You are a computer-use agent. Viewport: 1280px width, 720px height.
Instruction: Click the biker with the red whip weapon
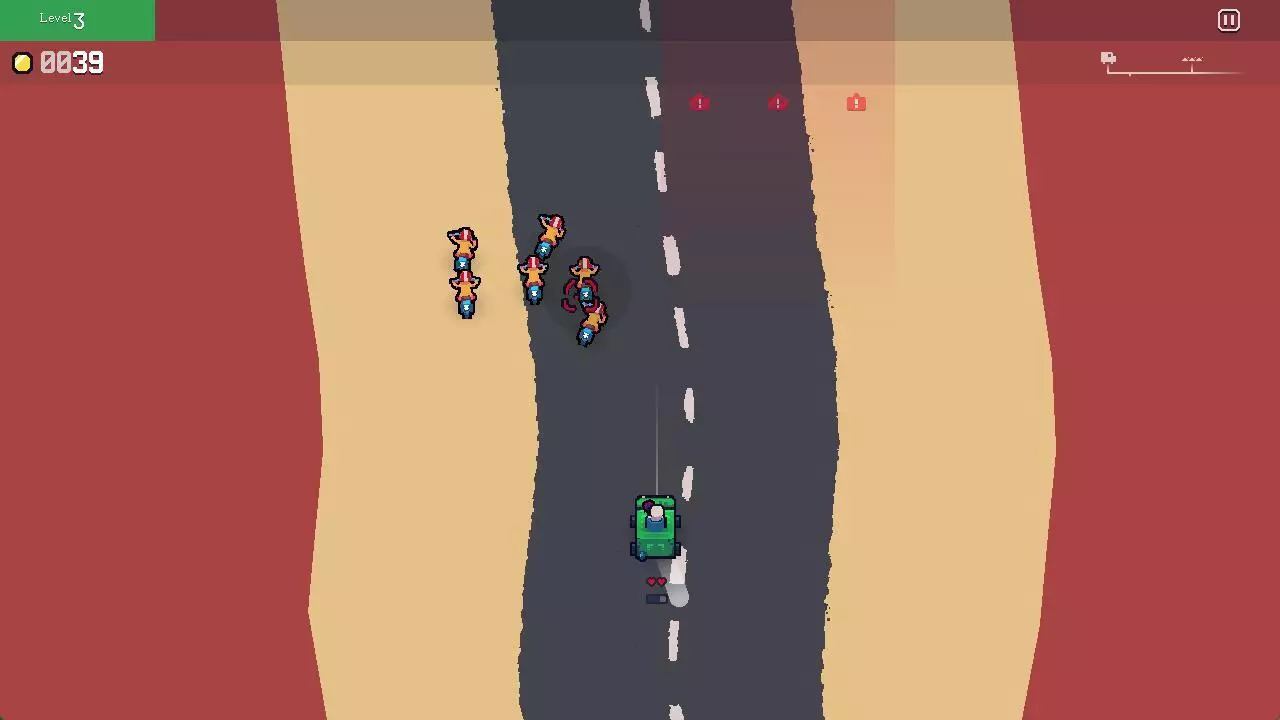(x=585, y=290)
